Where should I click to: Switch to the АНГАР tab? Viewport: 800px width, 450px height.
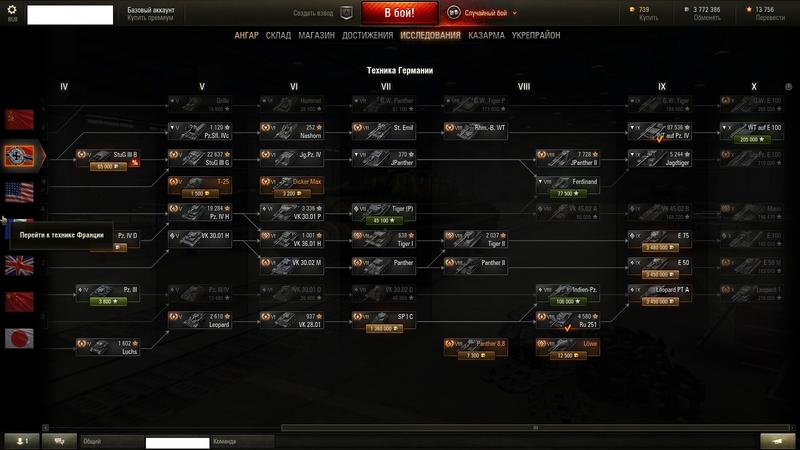246,35
